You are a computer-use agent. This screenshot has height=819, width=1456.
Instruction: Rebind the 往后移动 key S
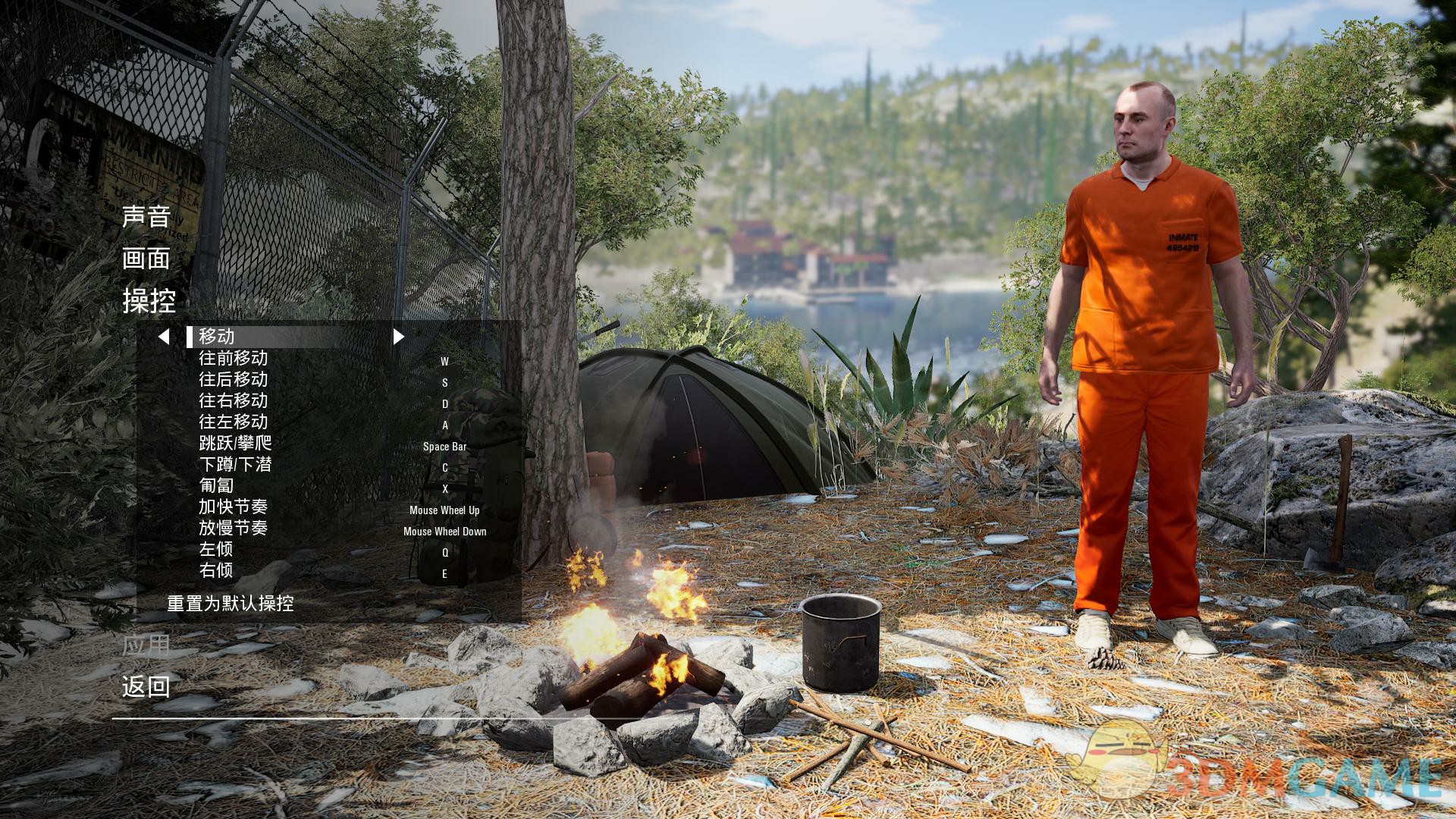point(444,383)
